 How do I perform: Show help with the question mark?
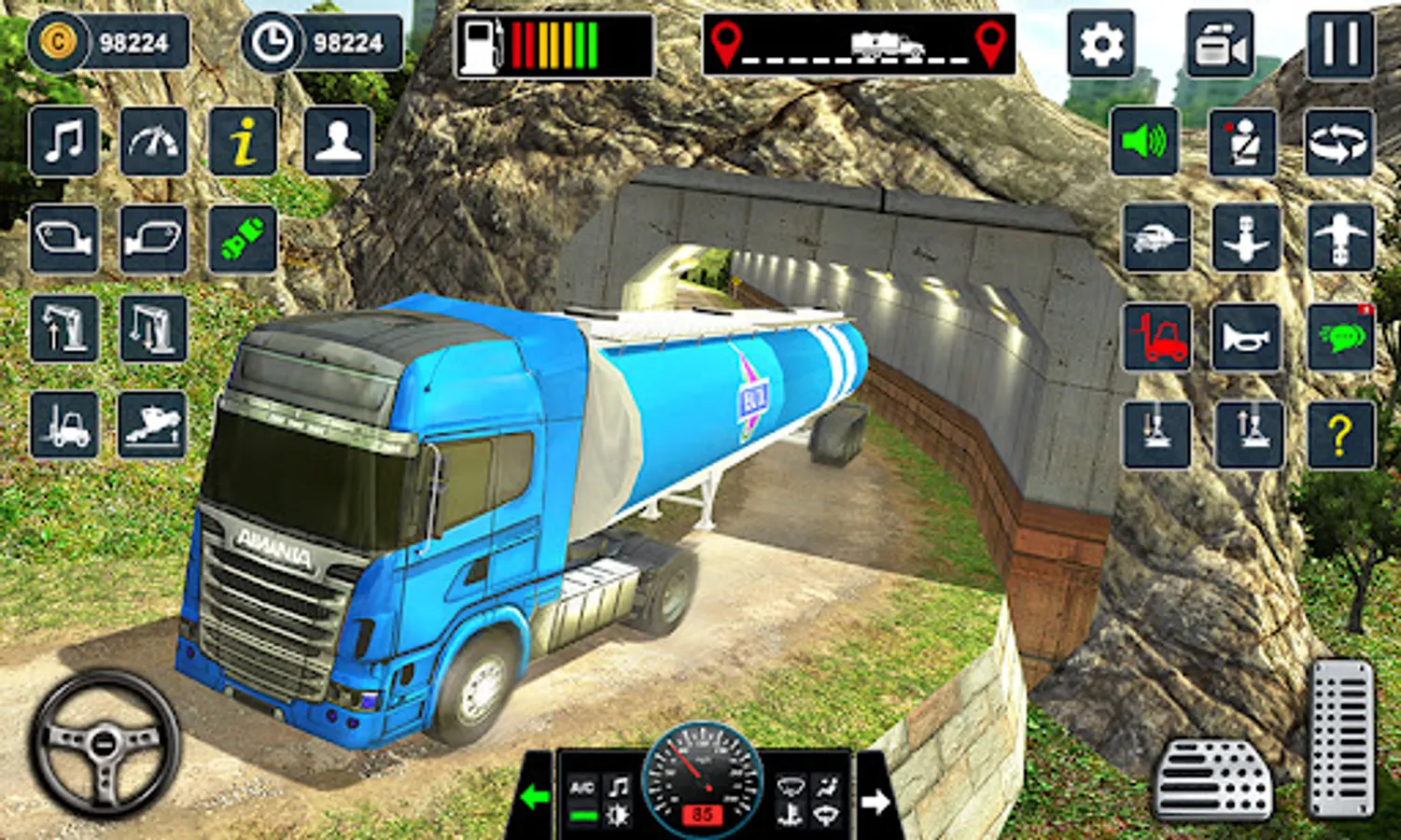click(1341, 434)
